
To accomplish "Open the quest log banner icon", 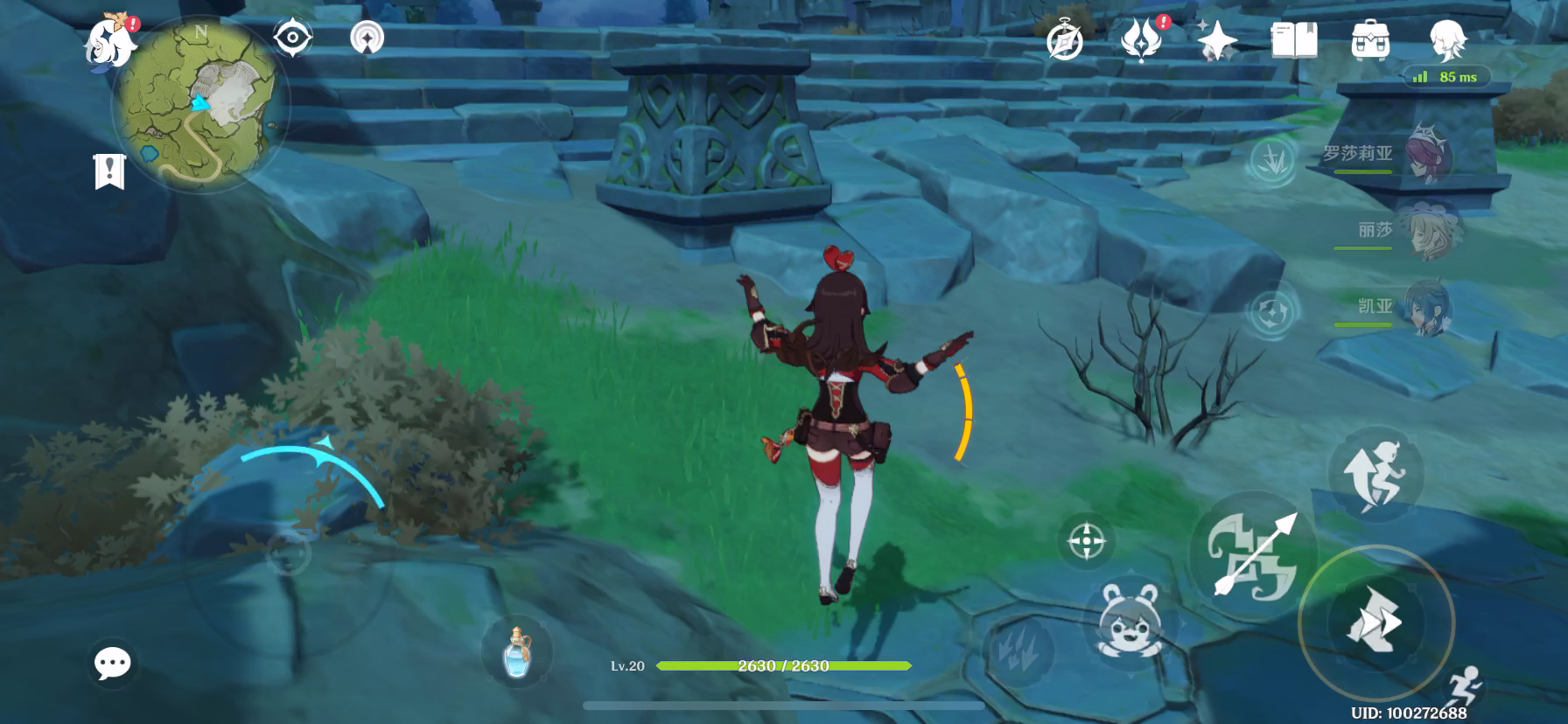I will tap(109, 171).
